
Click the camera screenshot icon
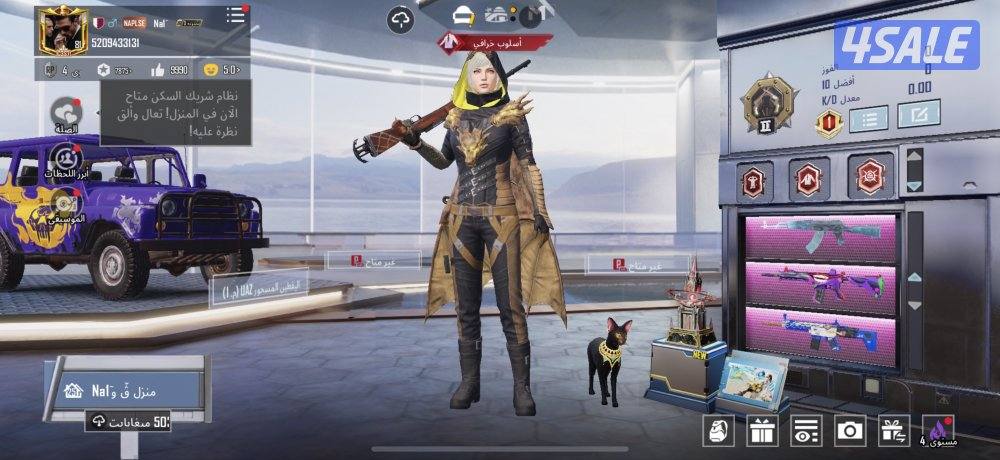pyautogui.click(x=850, y=431)
